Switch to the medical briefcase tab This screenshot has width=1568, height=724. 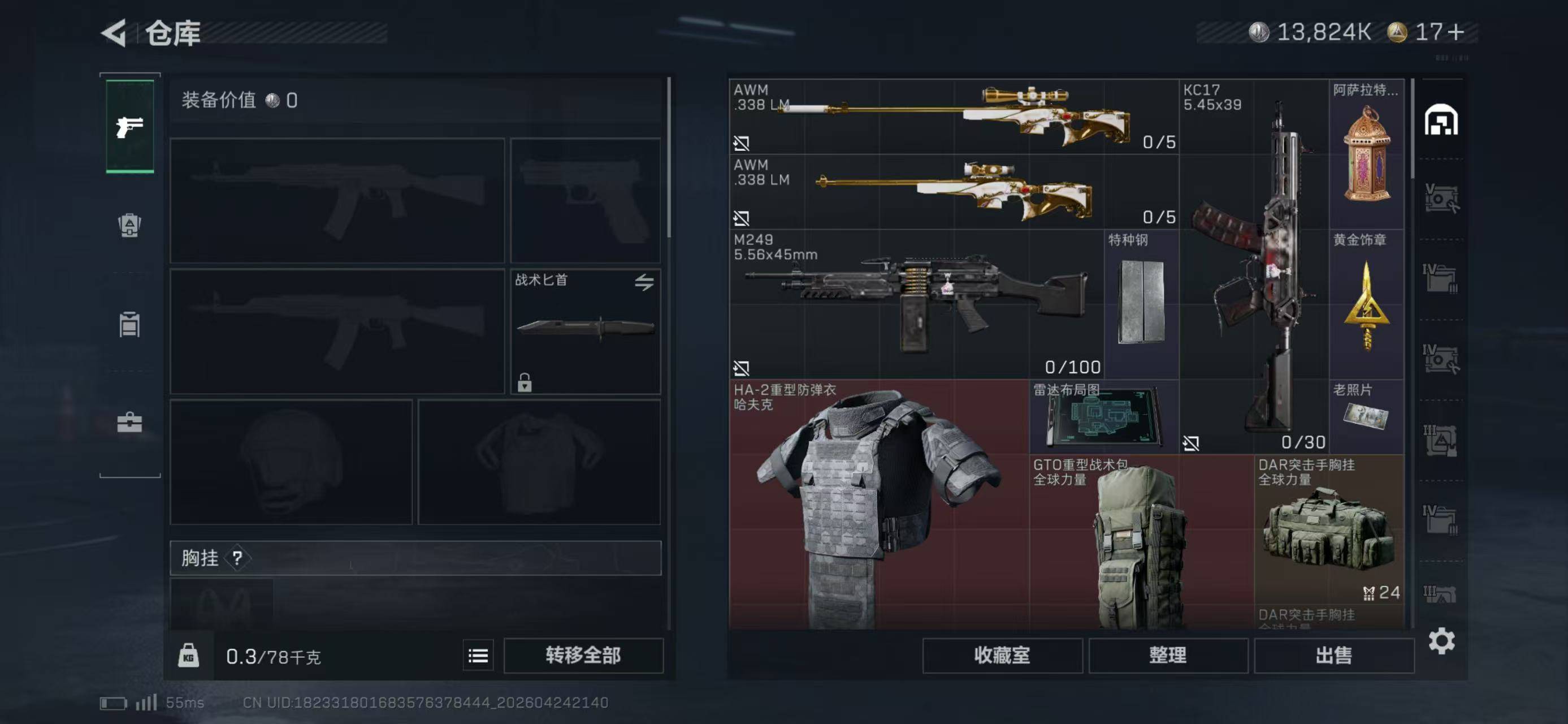tap(129, 422)
